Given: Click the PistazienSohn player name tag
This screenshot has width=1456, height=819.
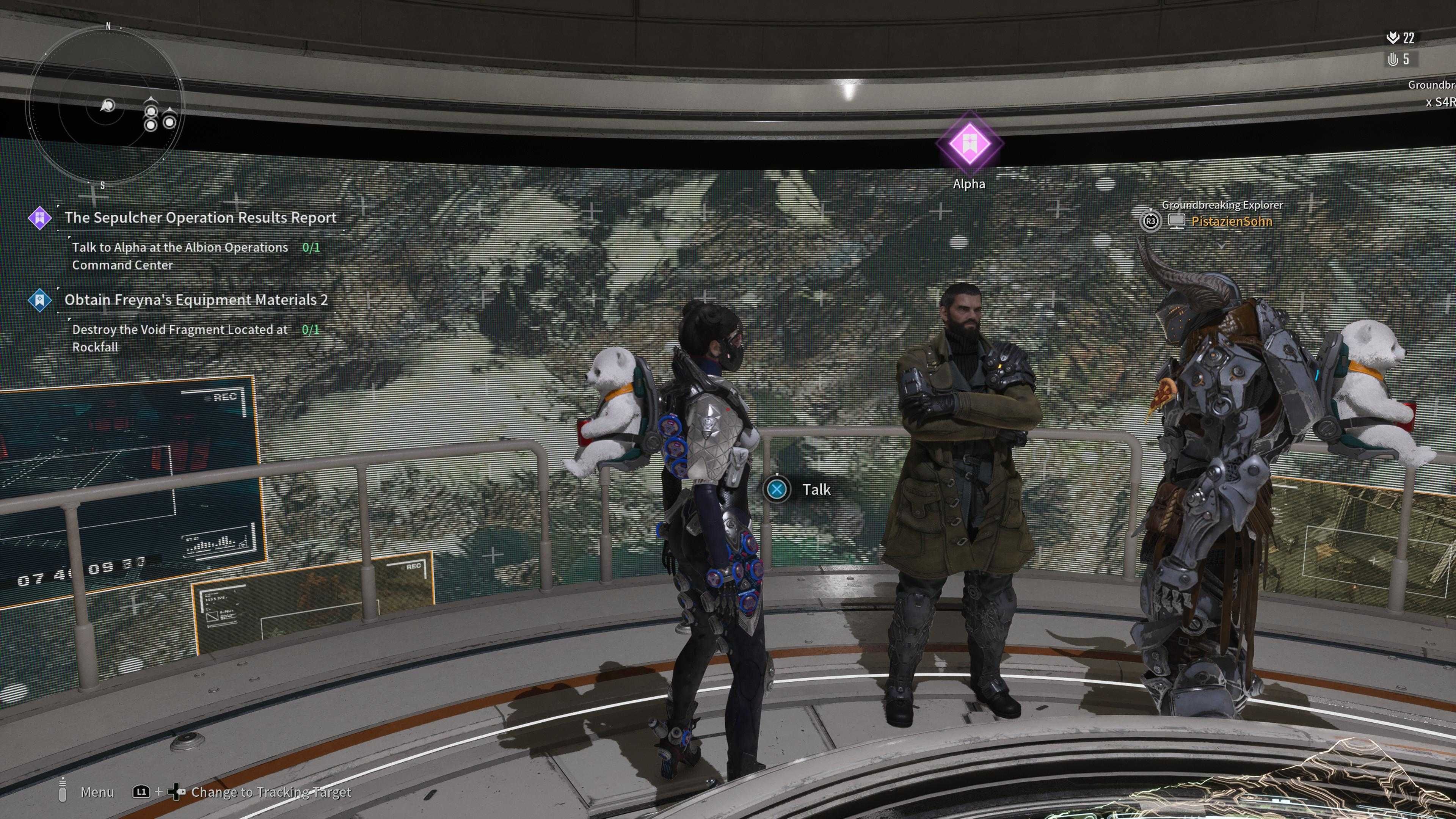Looking at the screenshot, I should [1231, 221].
